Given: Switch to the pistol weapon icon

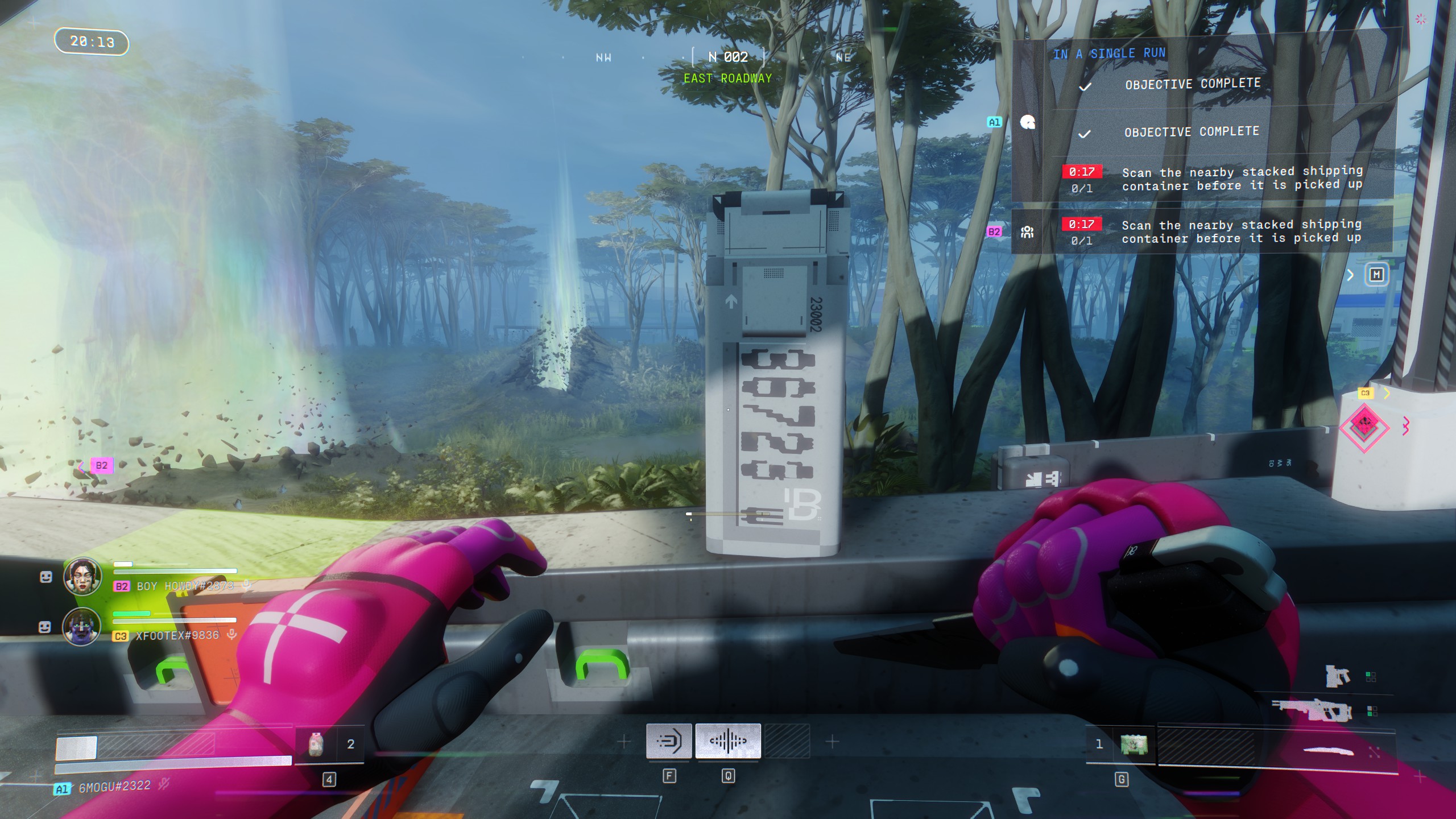Looking at the screenshot, I should coord(1337,676).
